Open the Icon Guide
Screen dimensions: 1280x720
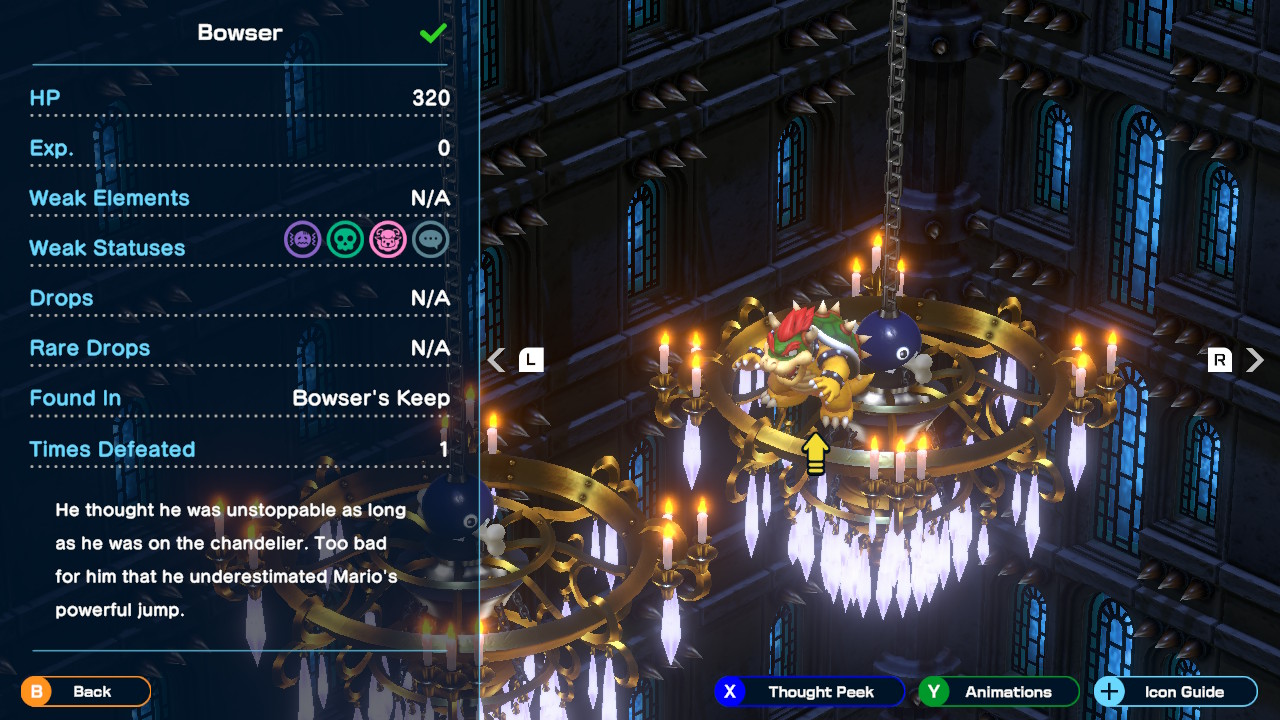point(1175,691)
